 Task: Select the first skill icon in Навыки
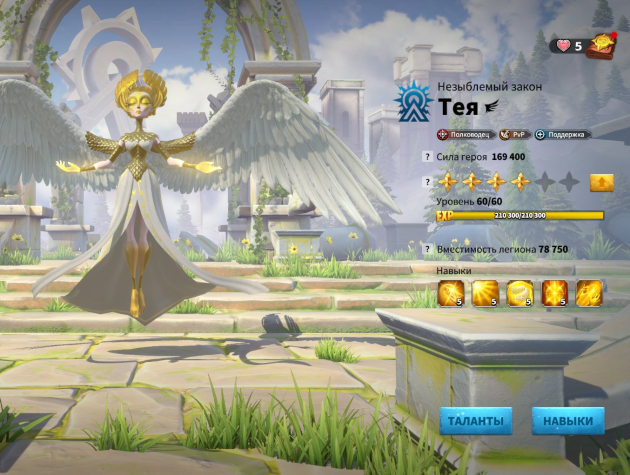point(451,293)
